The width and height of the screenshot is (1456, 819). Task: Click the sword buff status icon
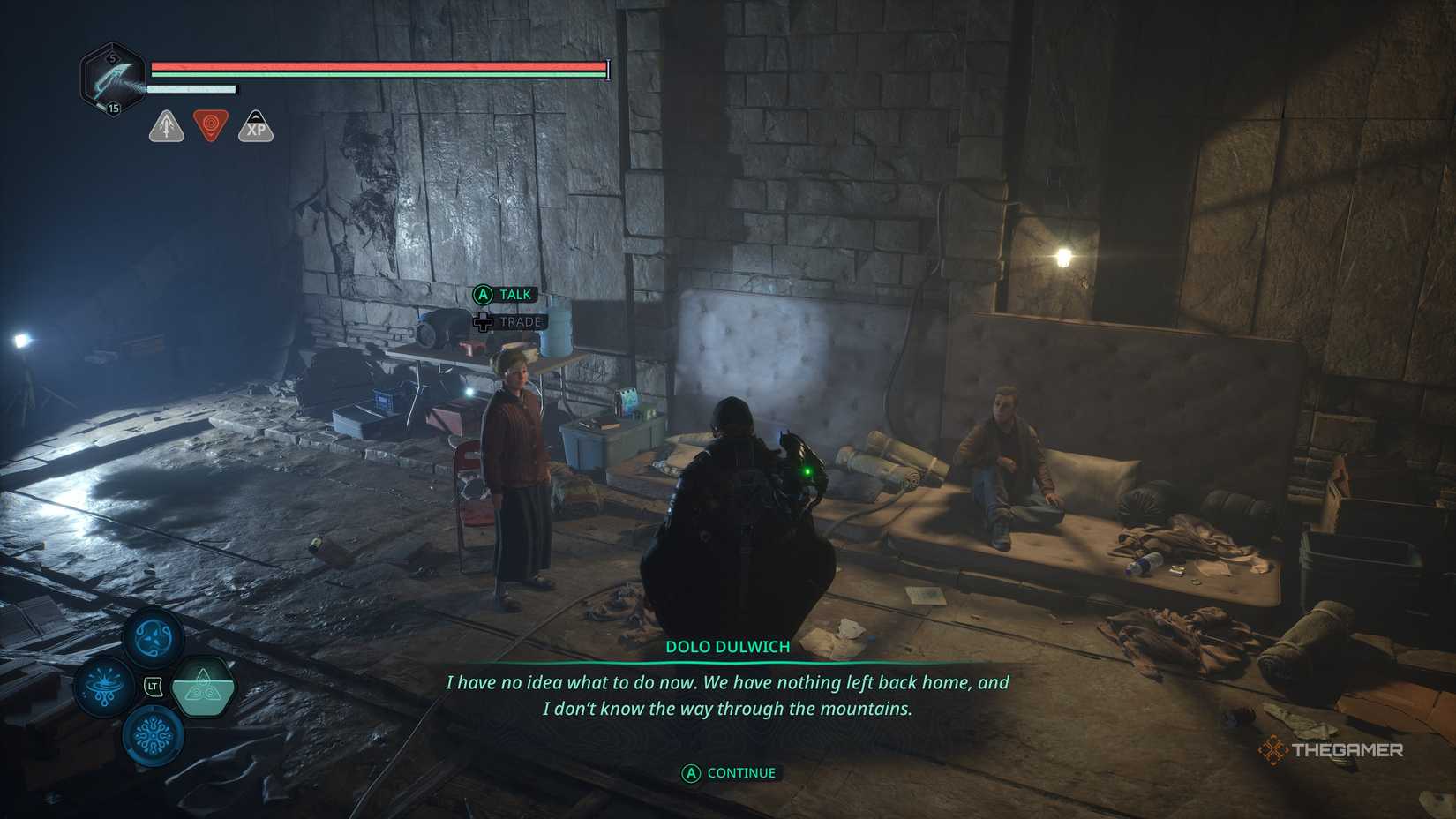[166, 126]
